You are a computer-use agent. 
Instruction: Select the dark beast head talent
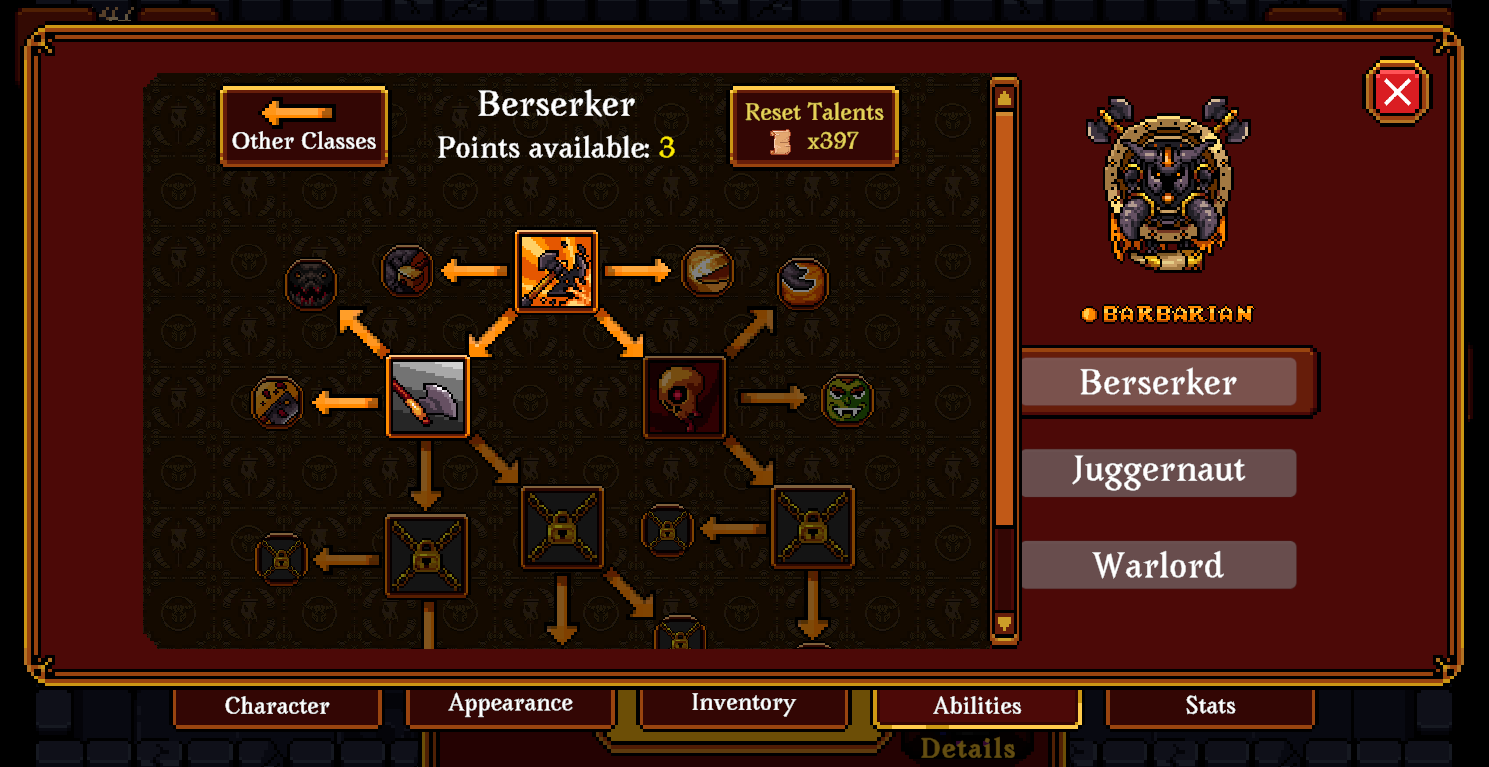(311, 284)
